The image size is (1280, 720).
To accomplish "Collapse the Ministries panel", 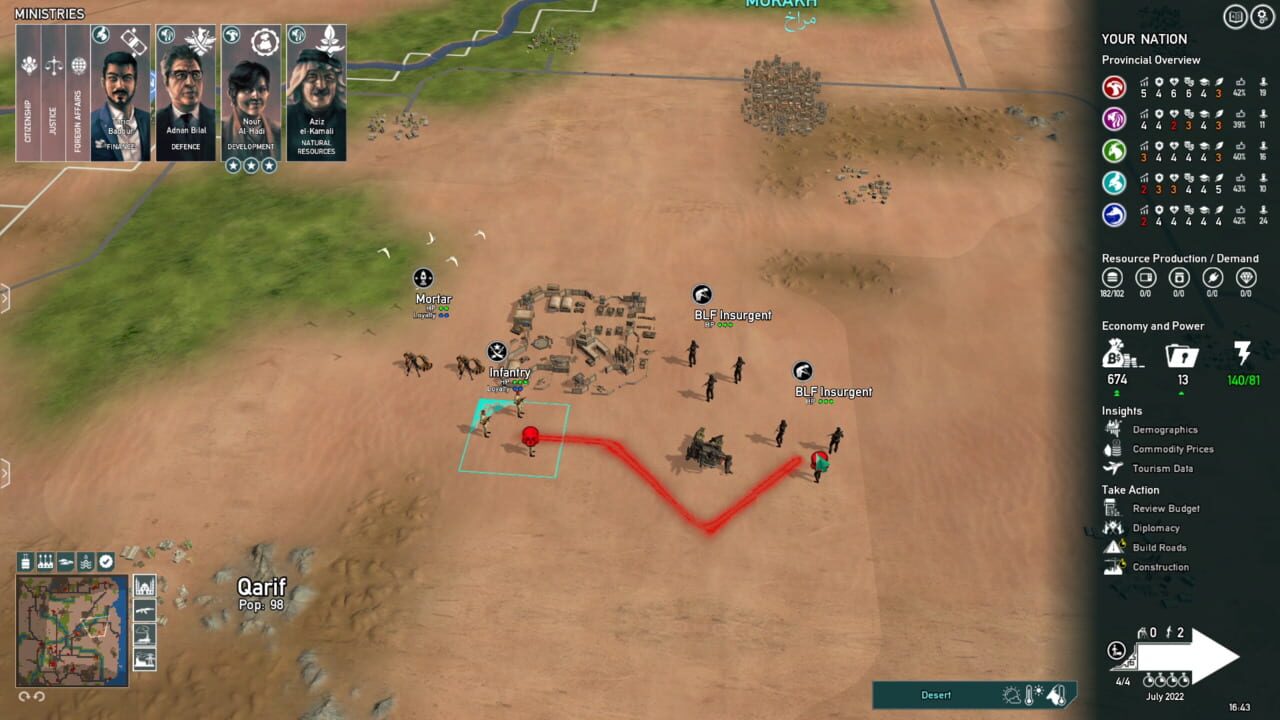I will pyautogui.click(x=50, y=13).
